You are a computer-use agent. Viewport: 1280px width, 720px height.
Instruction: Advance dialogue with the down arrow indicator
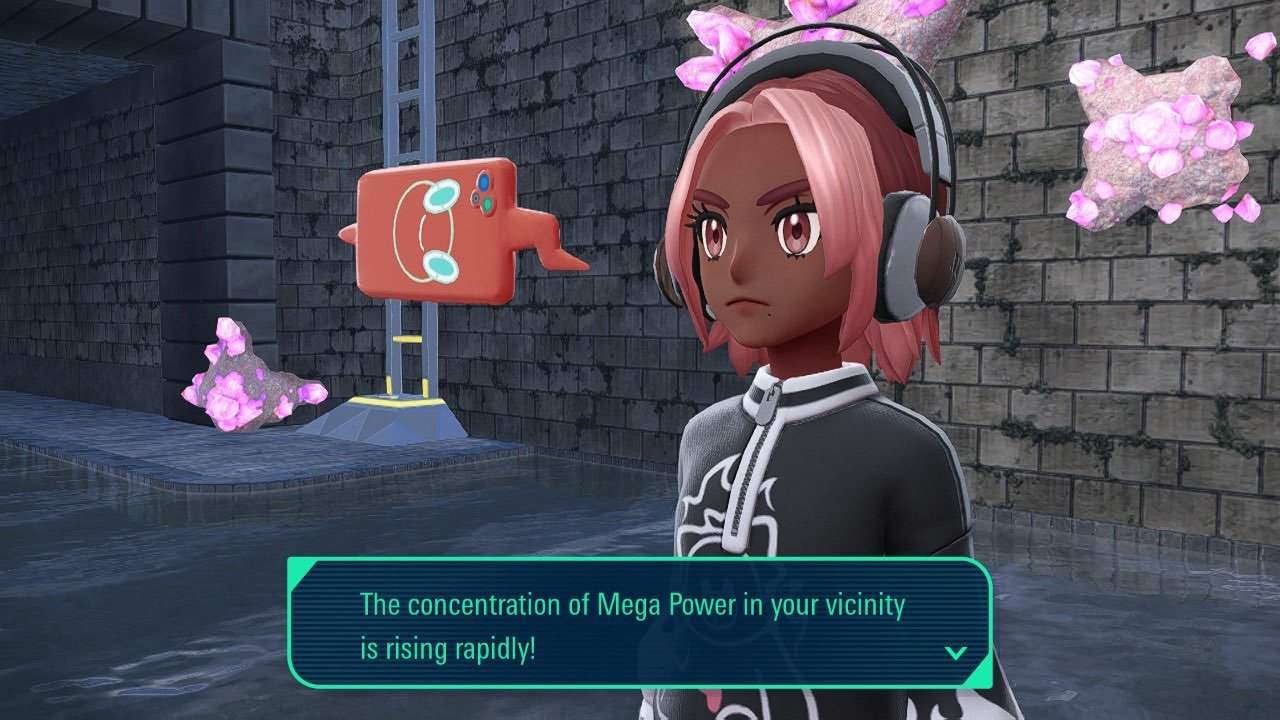956,653
